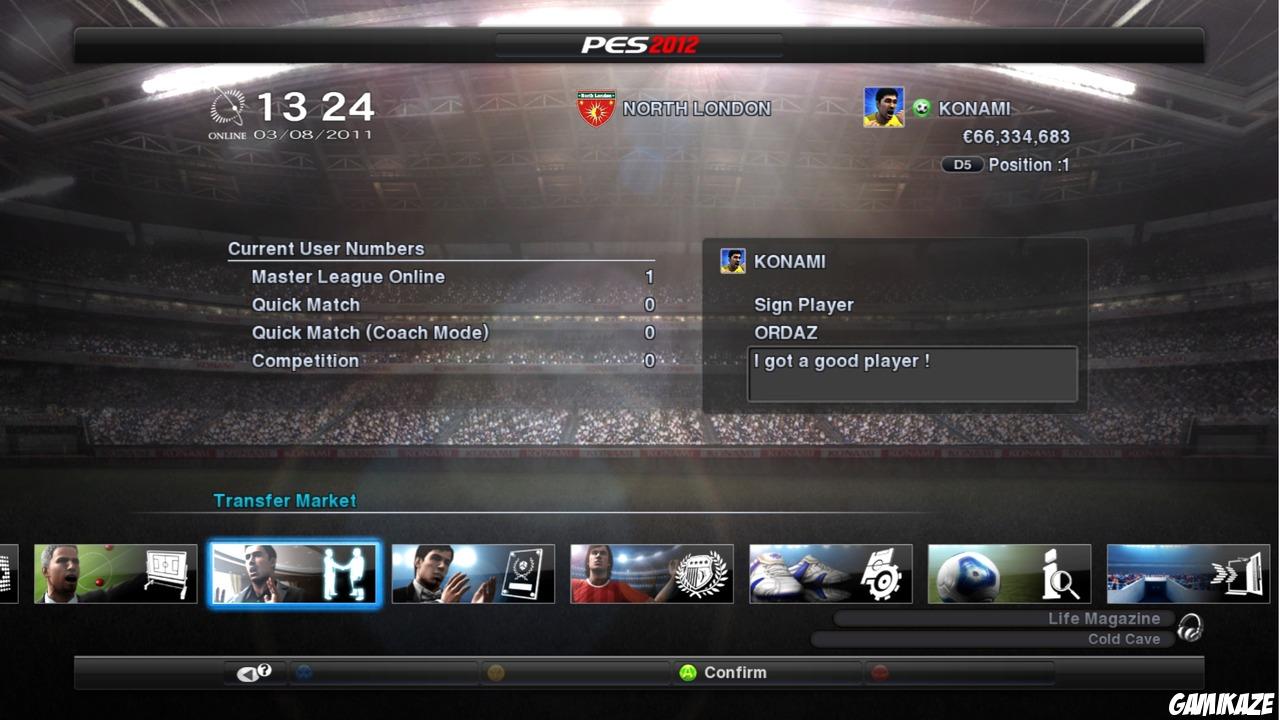Select the Master League Online entry
1280x720 pixels.
pyautogui.click(x=347, y=276)
